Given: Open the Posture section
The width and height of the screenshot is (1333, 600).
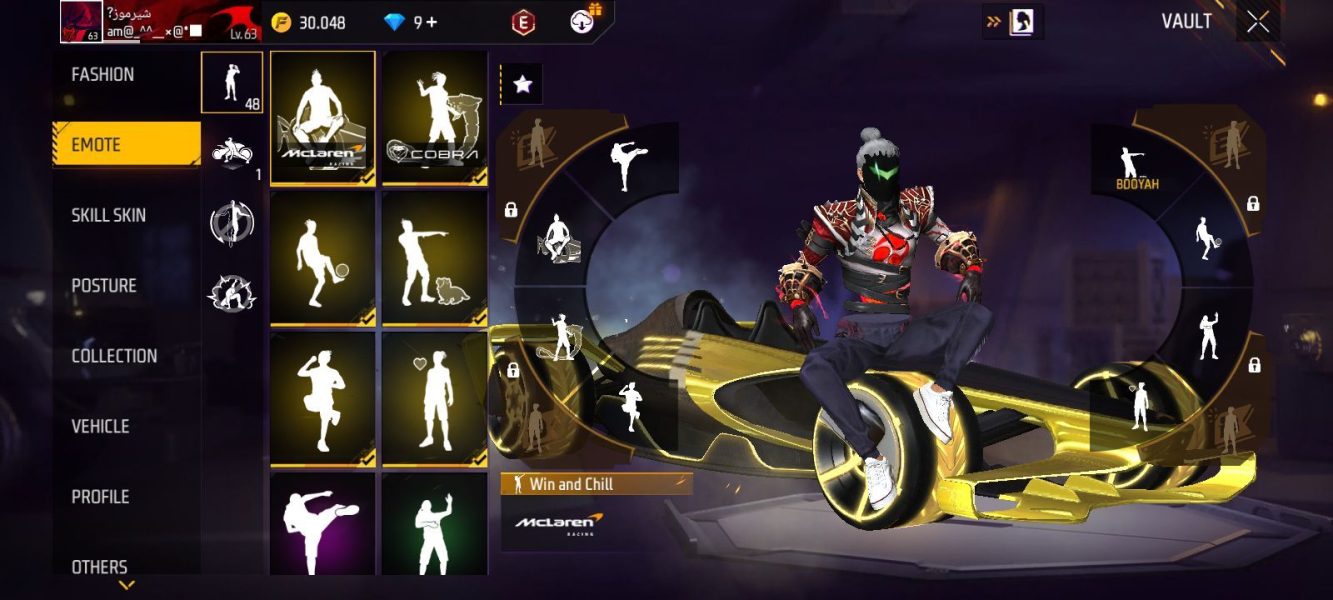Looking at the screenshot, I should click(x=104, y=286).
